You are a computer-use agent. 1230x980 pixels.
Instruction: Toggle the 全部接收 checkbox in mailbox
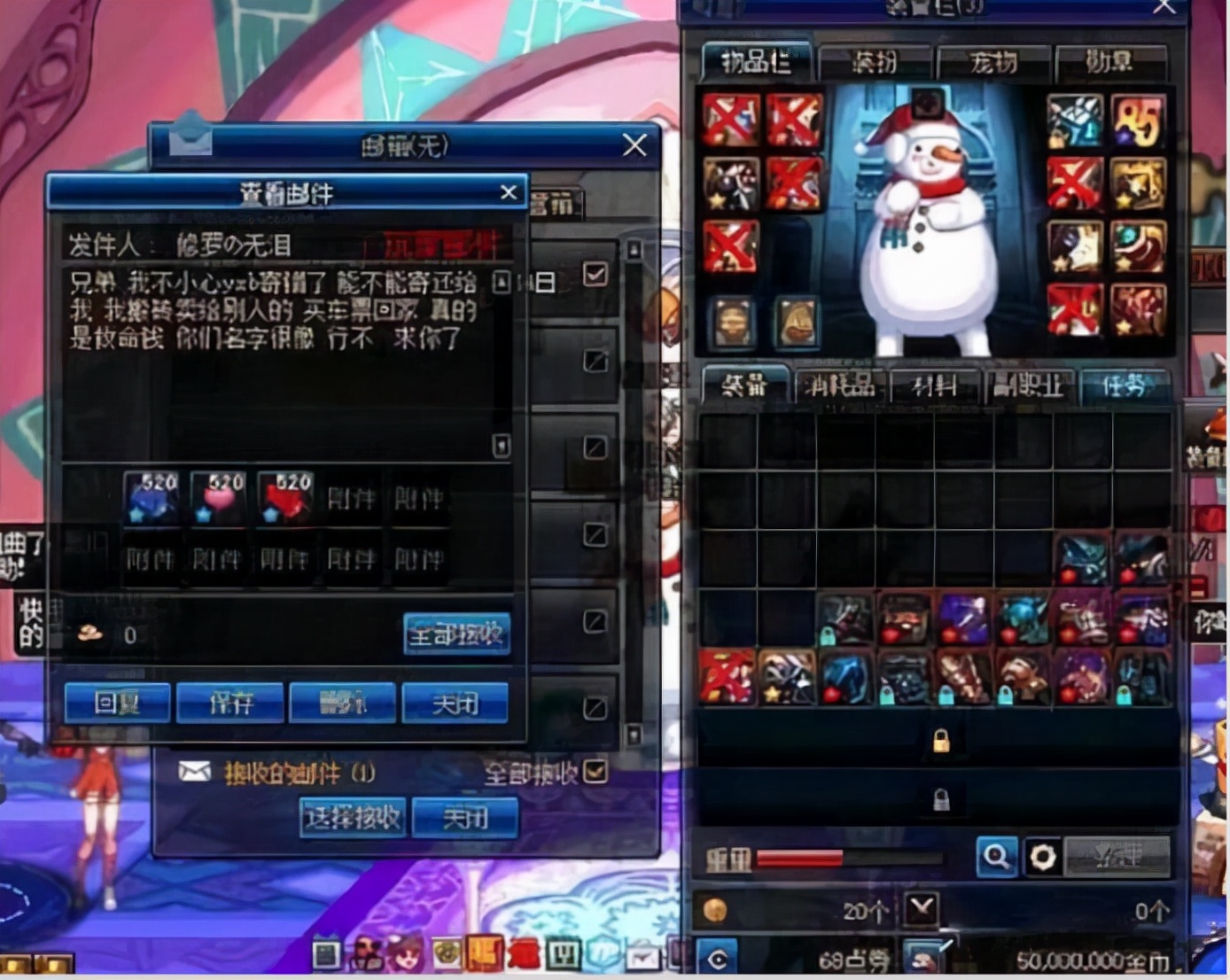coord(596,772)
